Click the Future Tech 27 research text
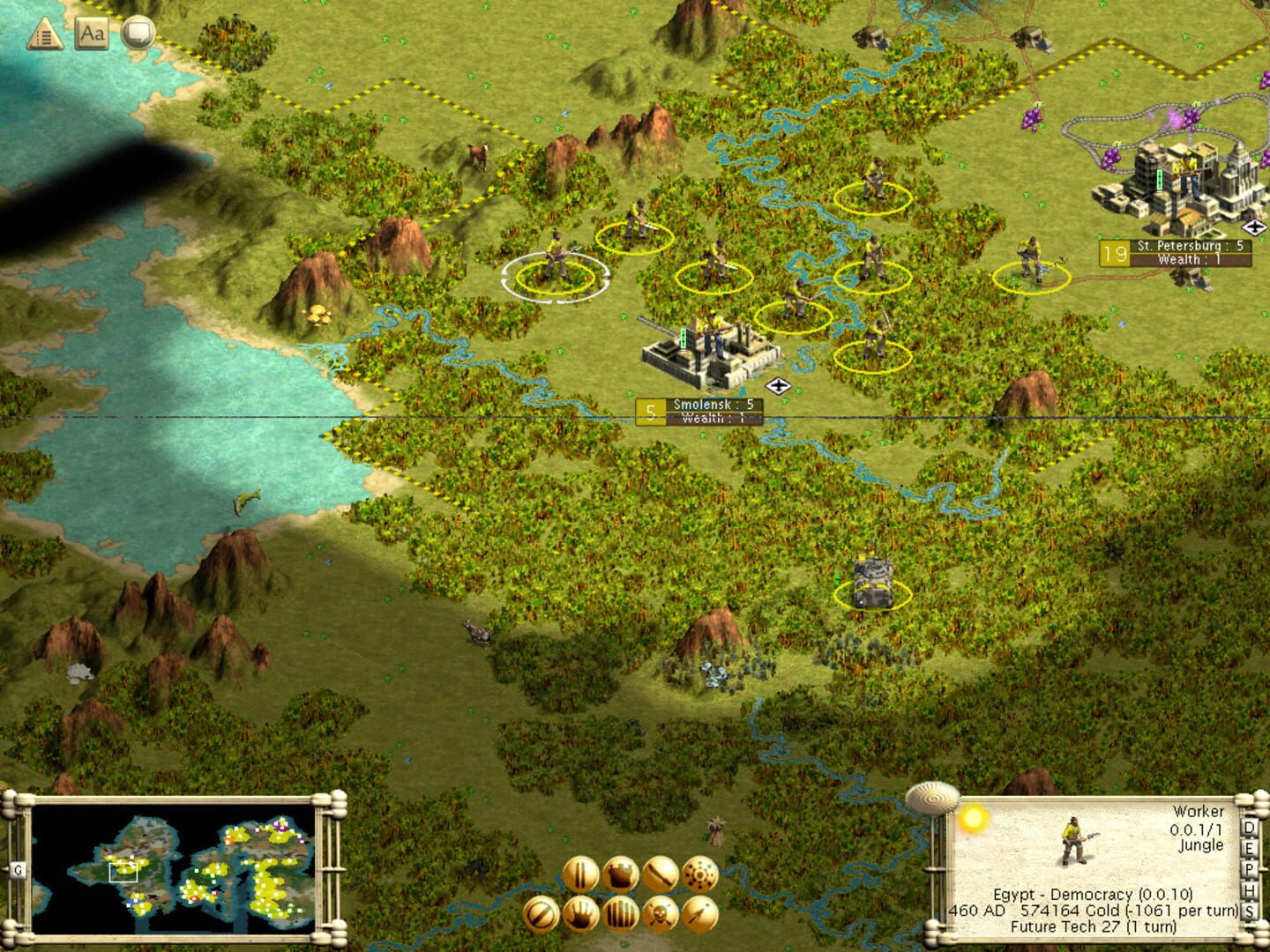Image resolution: width=1270 pixels, height=952 pixels. [x=1094, y=926]
